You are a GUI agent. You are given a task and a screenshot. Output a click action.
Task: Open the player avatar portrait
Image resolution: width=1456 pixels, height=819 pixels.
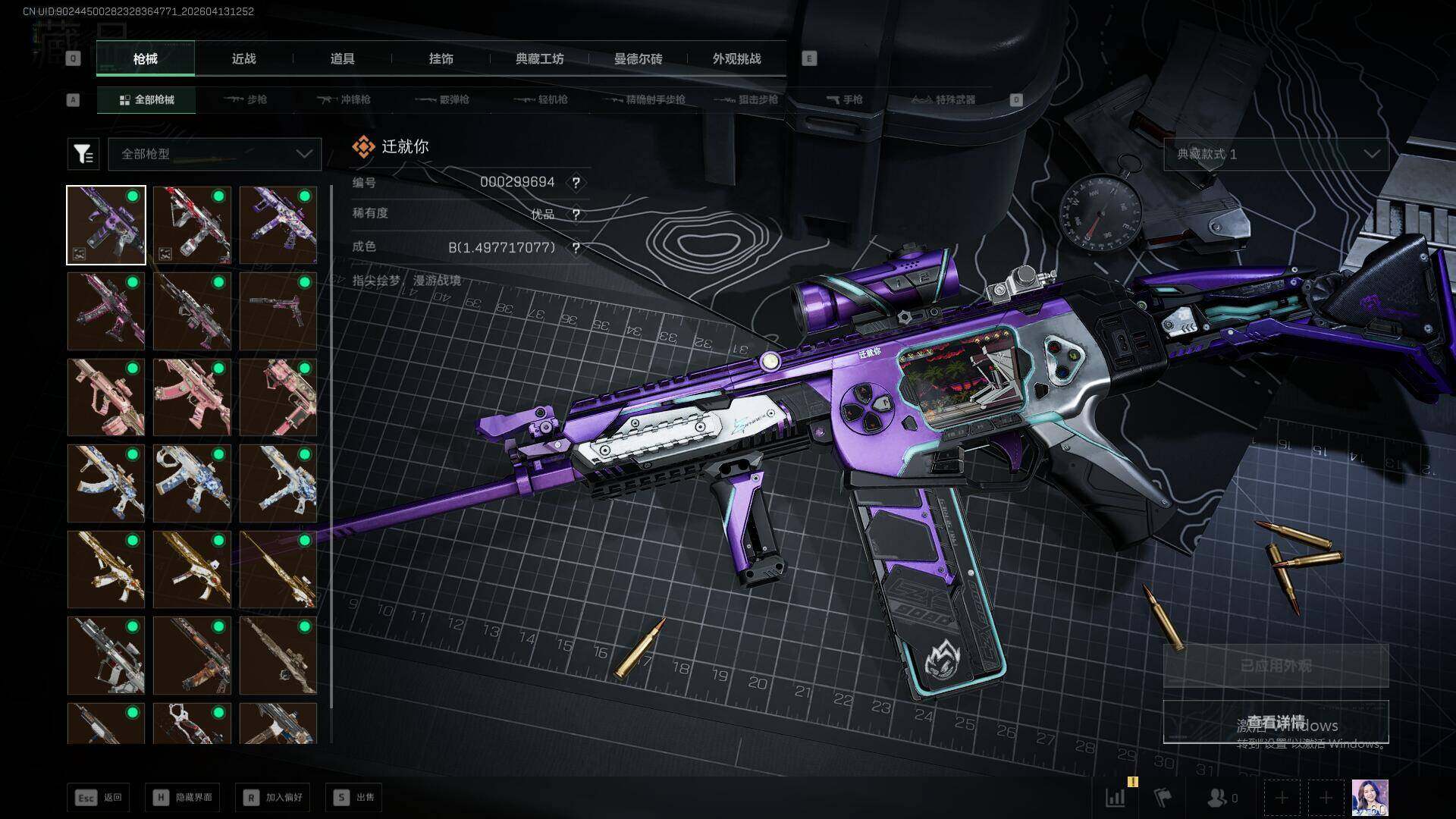click(1370, 798)
